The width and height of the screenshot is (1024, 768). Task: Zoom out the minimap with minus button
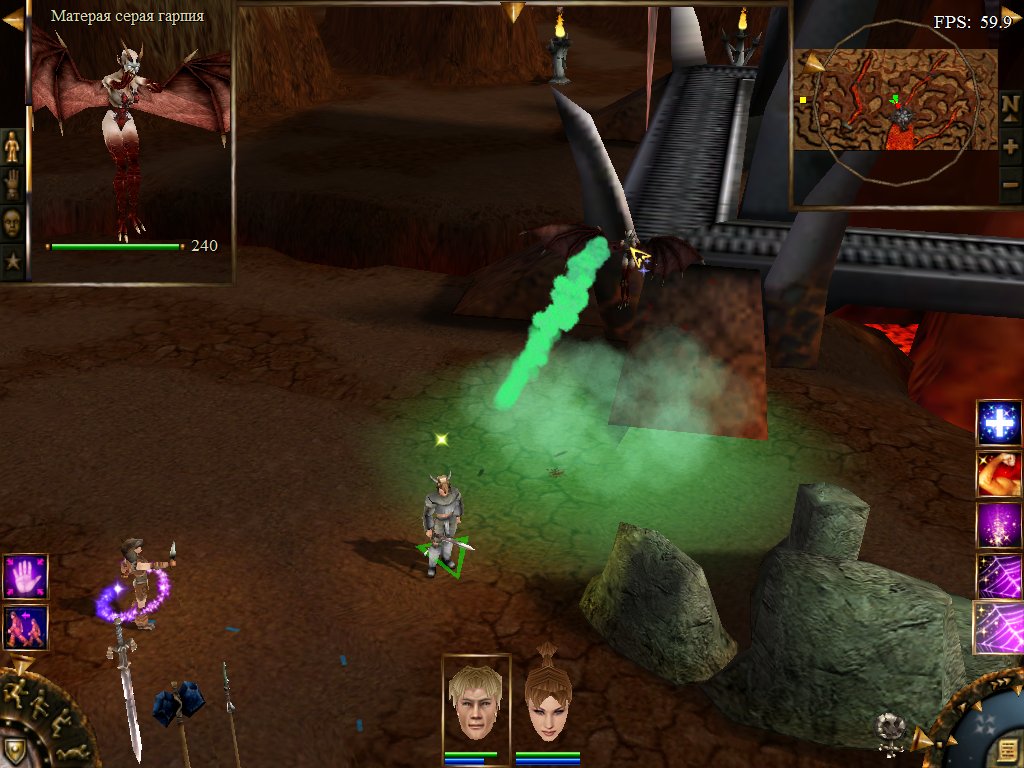coord(1010,183)
